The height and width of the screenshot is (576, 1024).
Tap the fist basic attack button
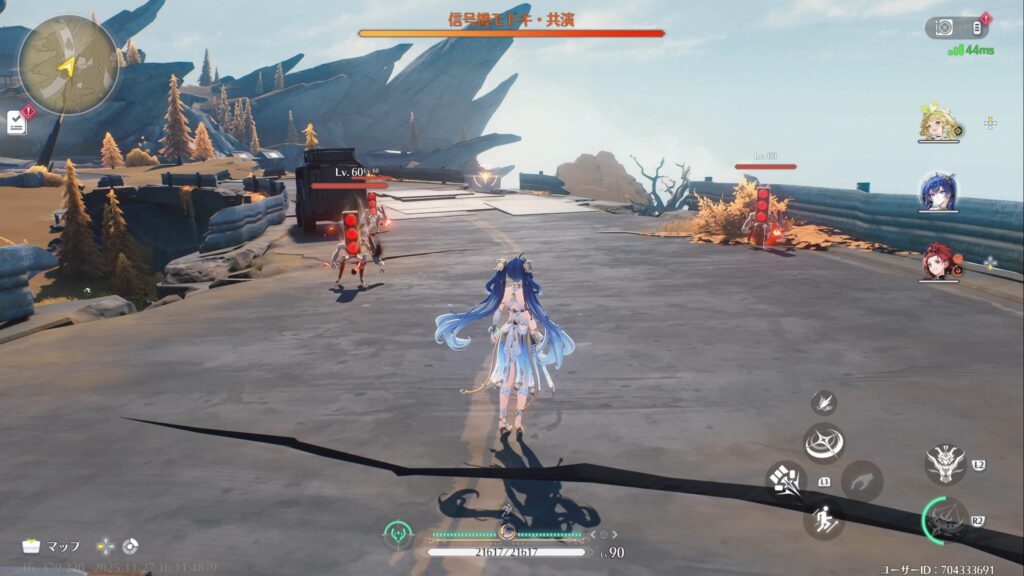[786, 480]
